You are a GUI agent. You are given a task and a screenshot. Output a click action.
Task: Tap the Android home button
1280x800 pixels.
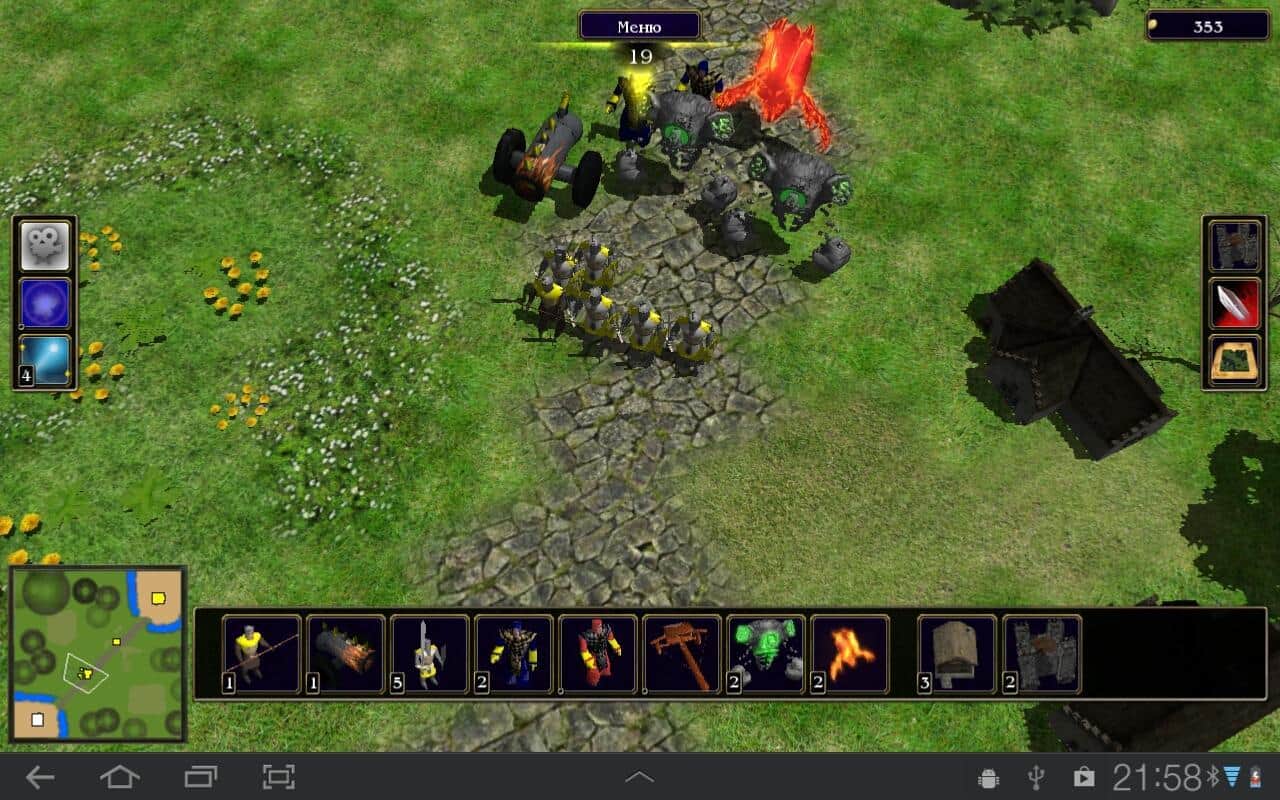120,776
